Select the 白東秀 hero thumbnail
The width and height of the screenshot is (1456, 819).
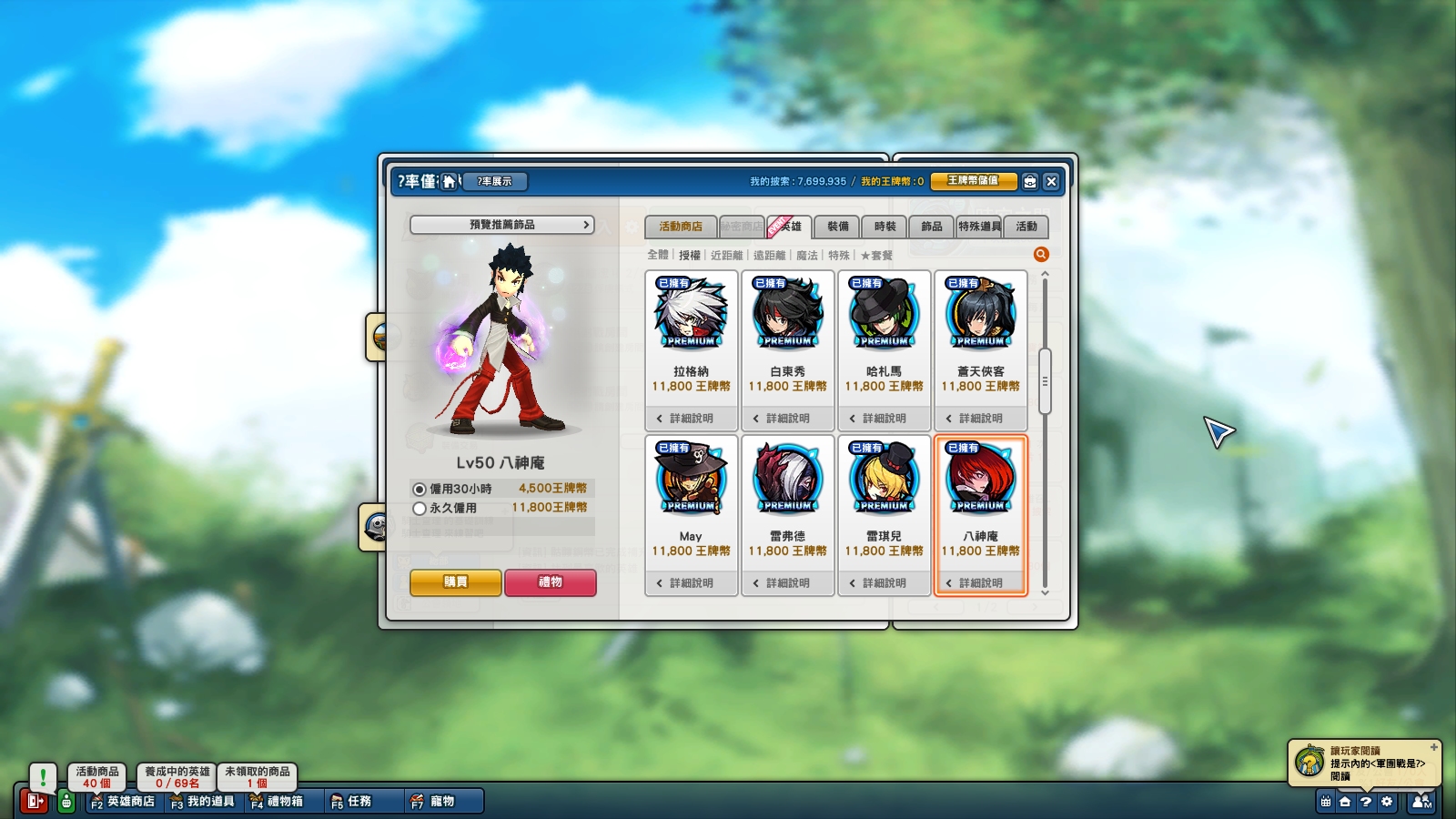[786, 314]
